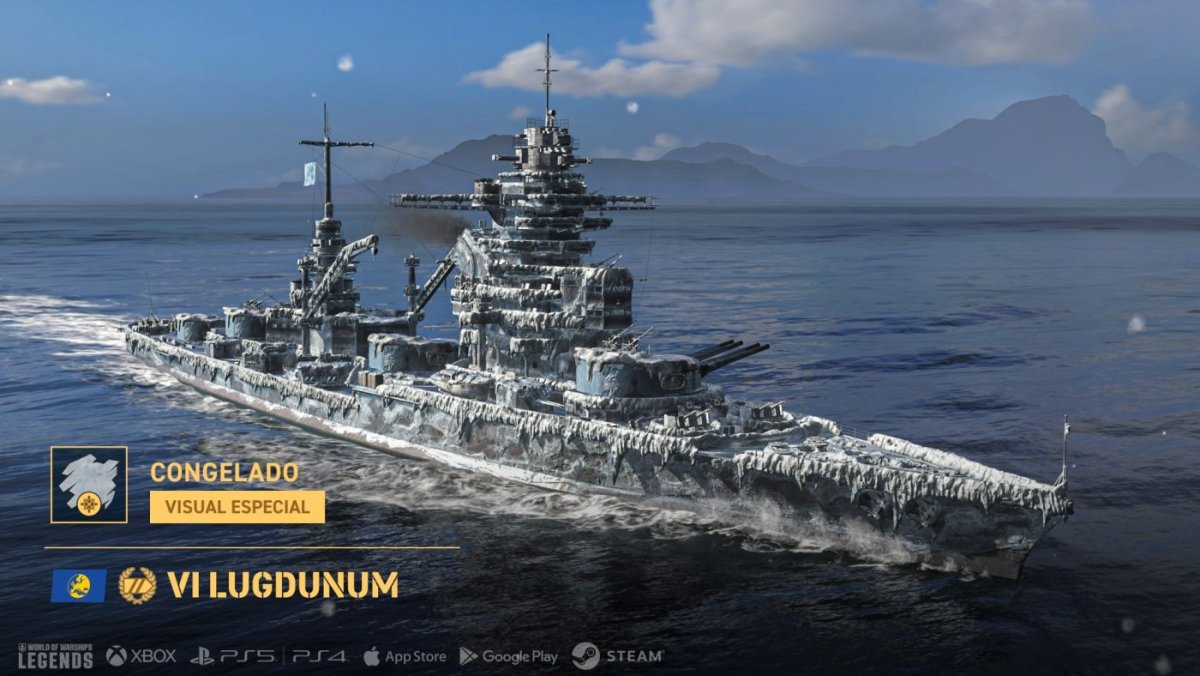Open the Google Play logo
Screen dimensions: 1200x676
click(508, 656)
